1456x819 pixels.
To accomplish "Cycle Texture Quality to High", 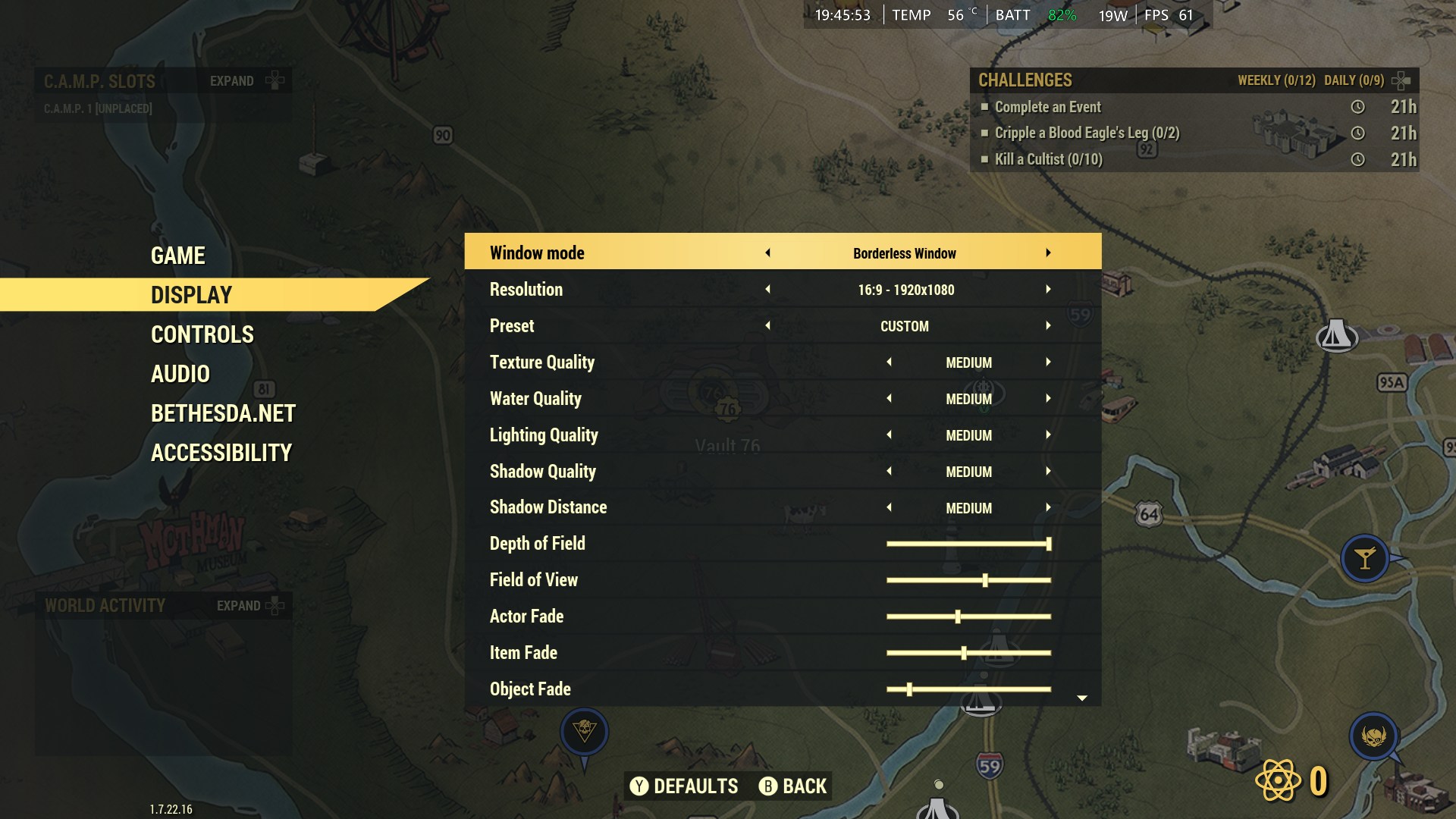I will [1049, 362].
